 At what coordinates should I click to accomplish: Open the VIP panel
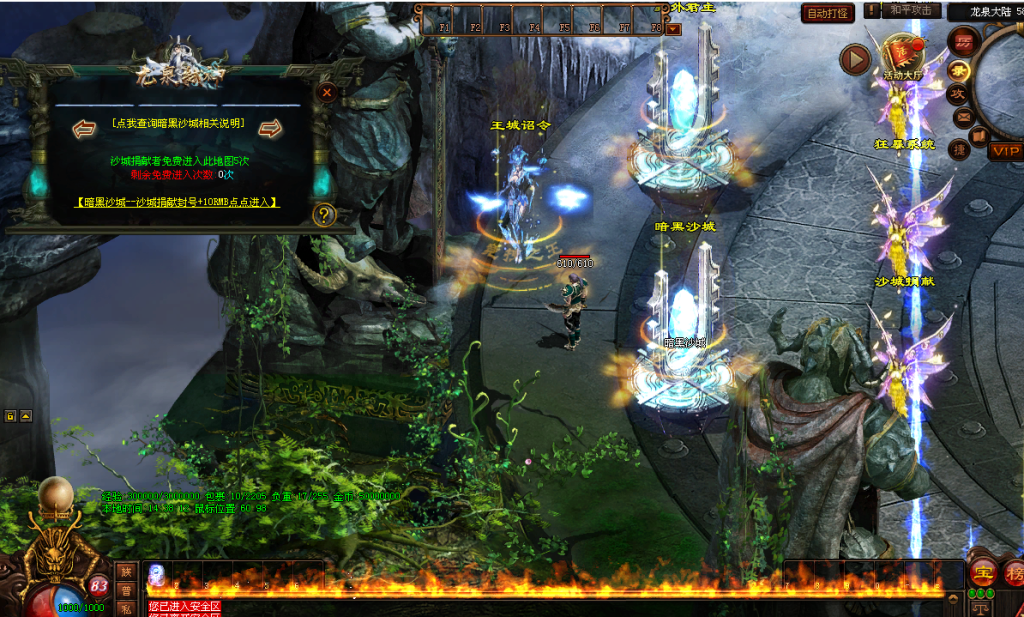1005,151
